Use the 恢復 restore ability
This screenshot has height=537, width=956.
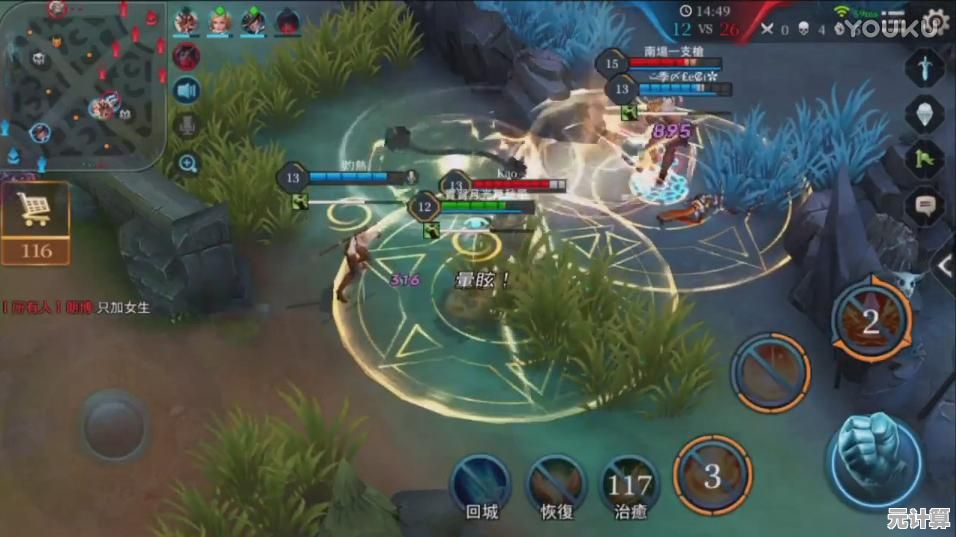point(555,483)
